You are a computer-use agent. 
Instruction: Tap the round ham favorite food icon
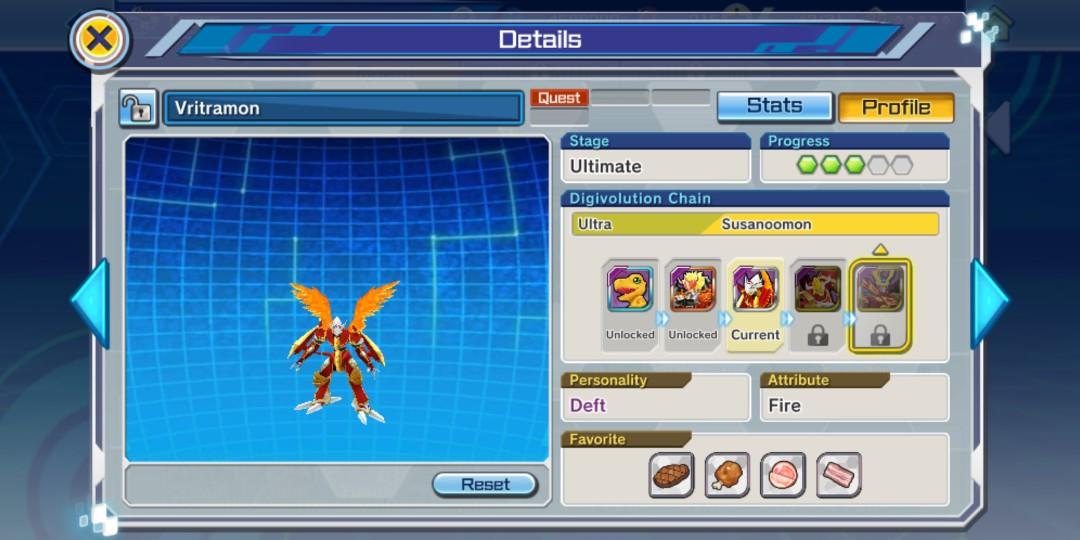(783, 475)
